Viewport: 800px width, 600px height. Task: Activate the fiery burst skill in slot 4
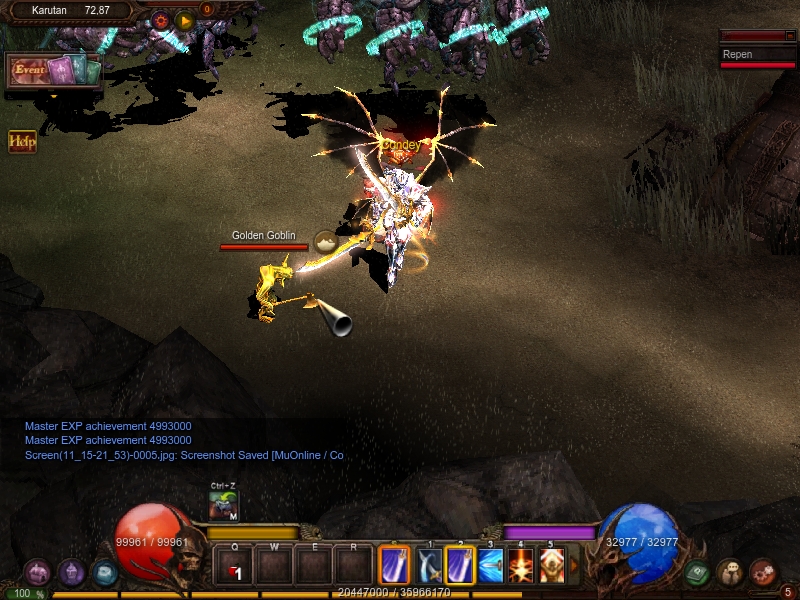[521, 566]
